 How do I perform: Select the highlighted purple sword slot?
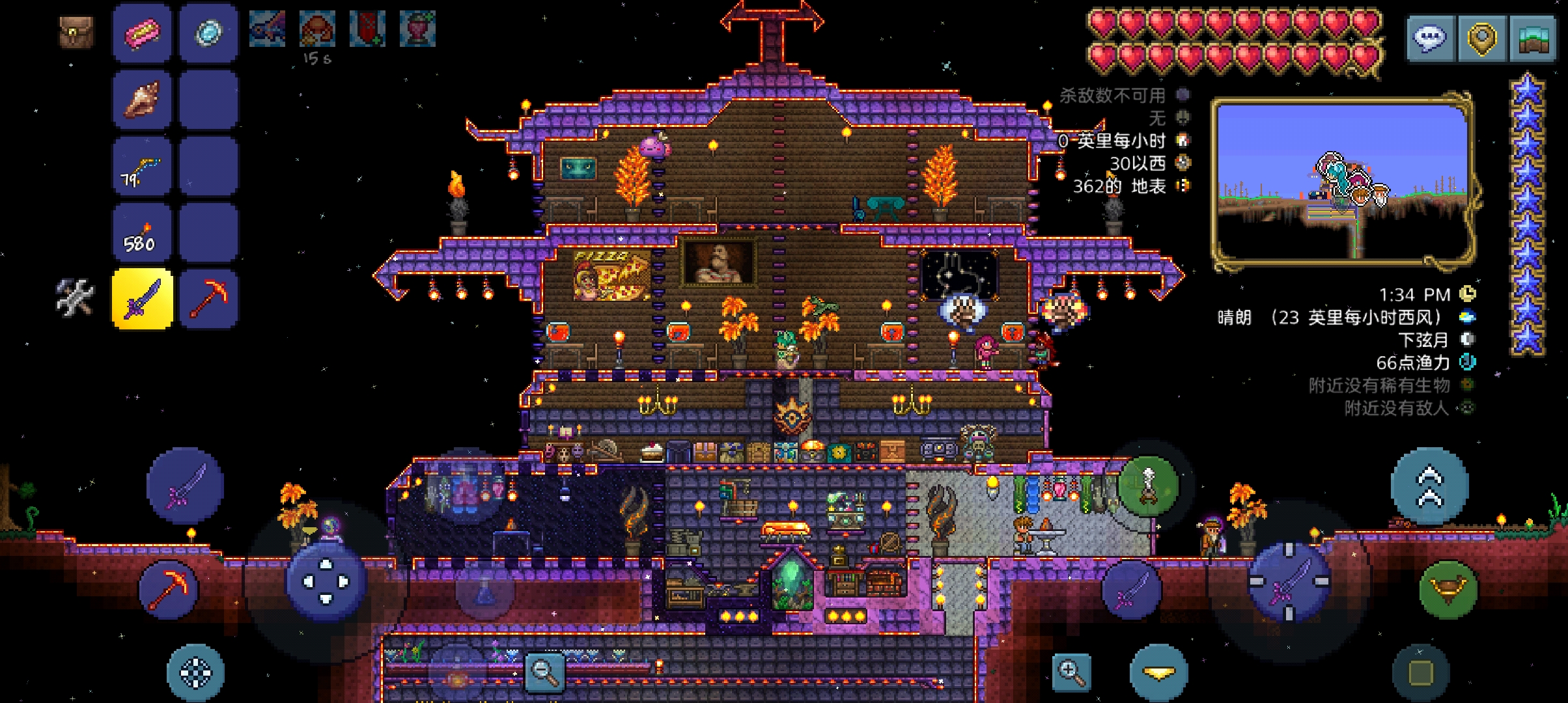[142, 299]
